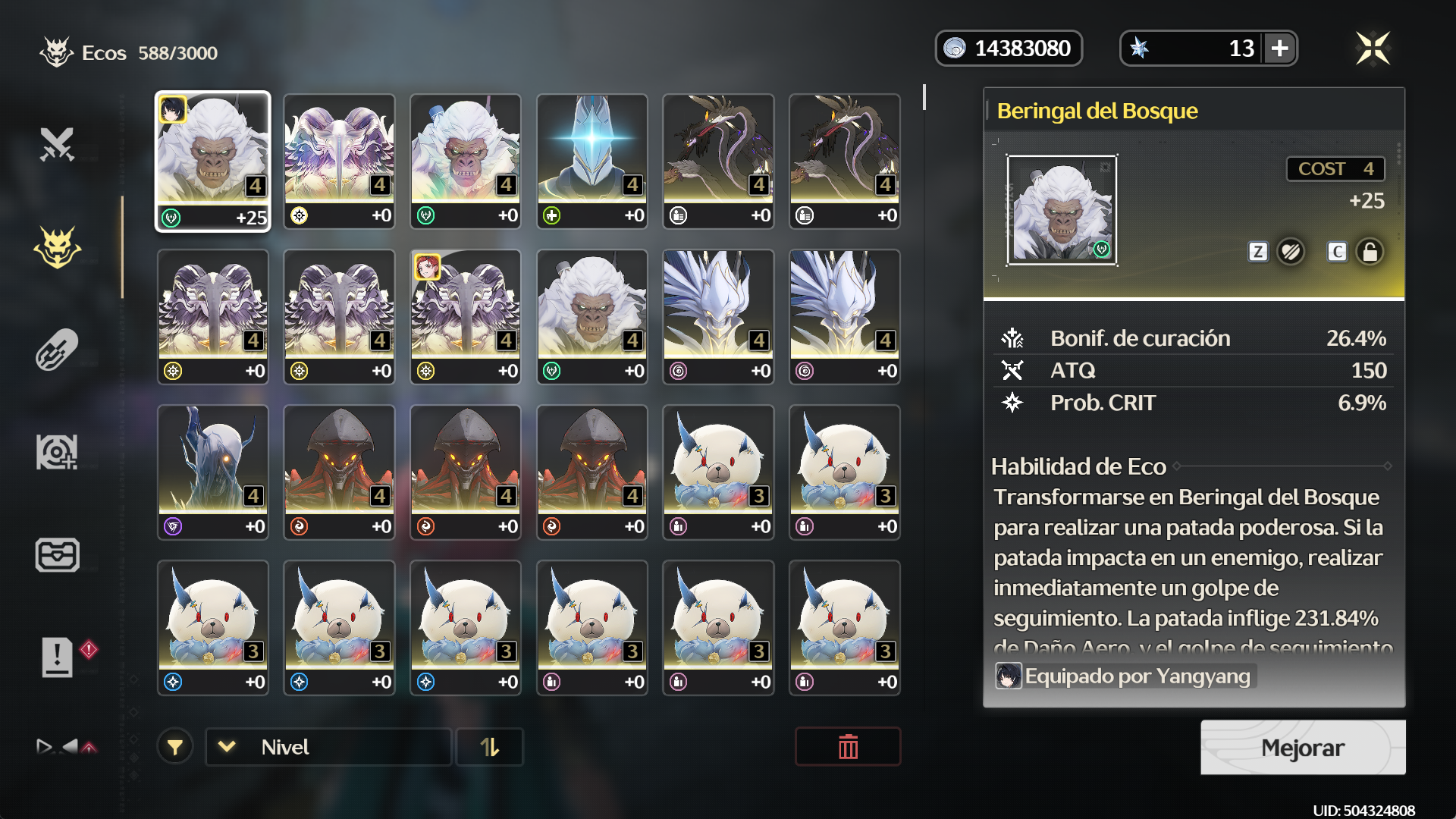
Task: Click the Mejorar upgrade button
Action: pyautogui.click(x=1302, y=748)
